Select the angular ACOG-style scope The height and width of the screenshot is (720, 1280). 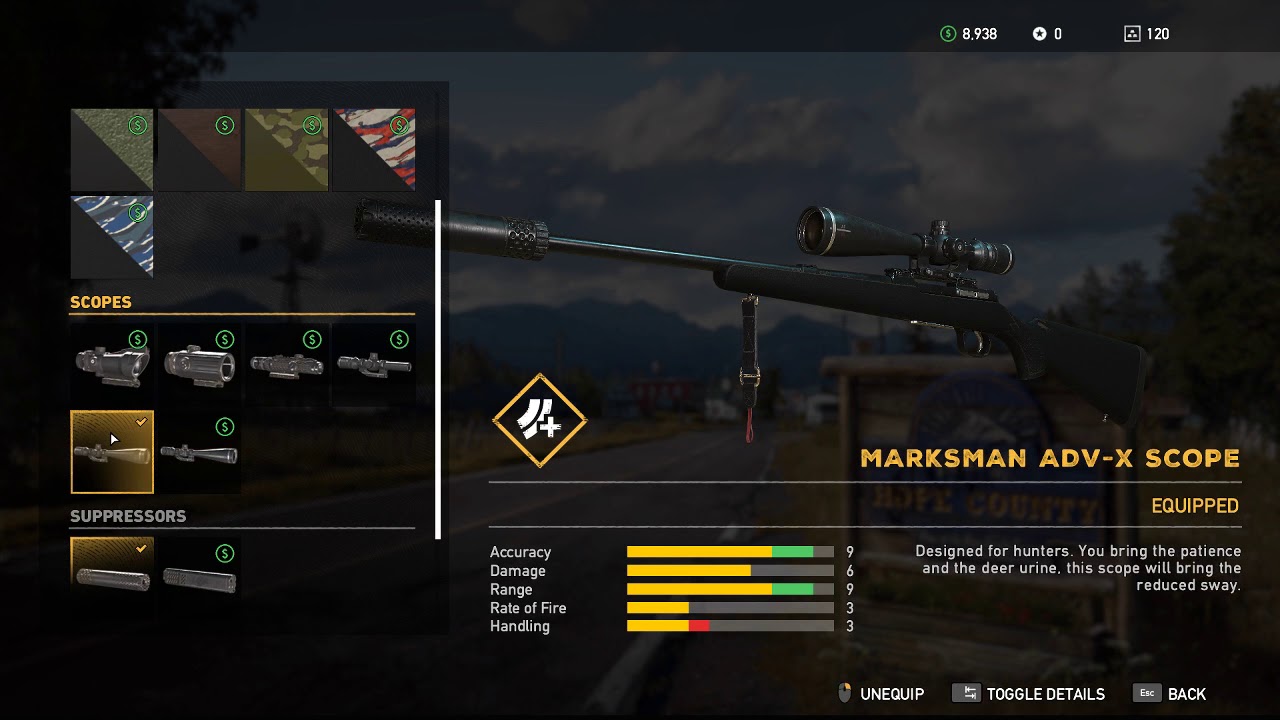pos(112,365)
